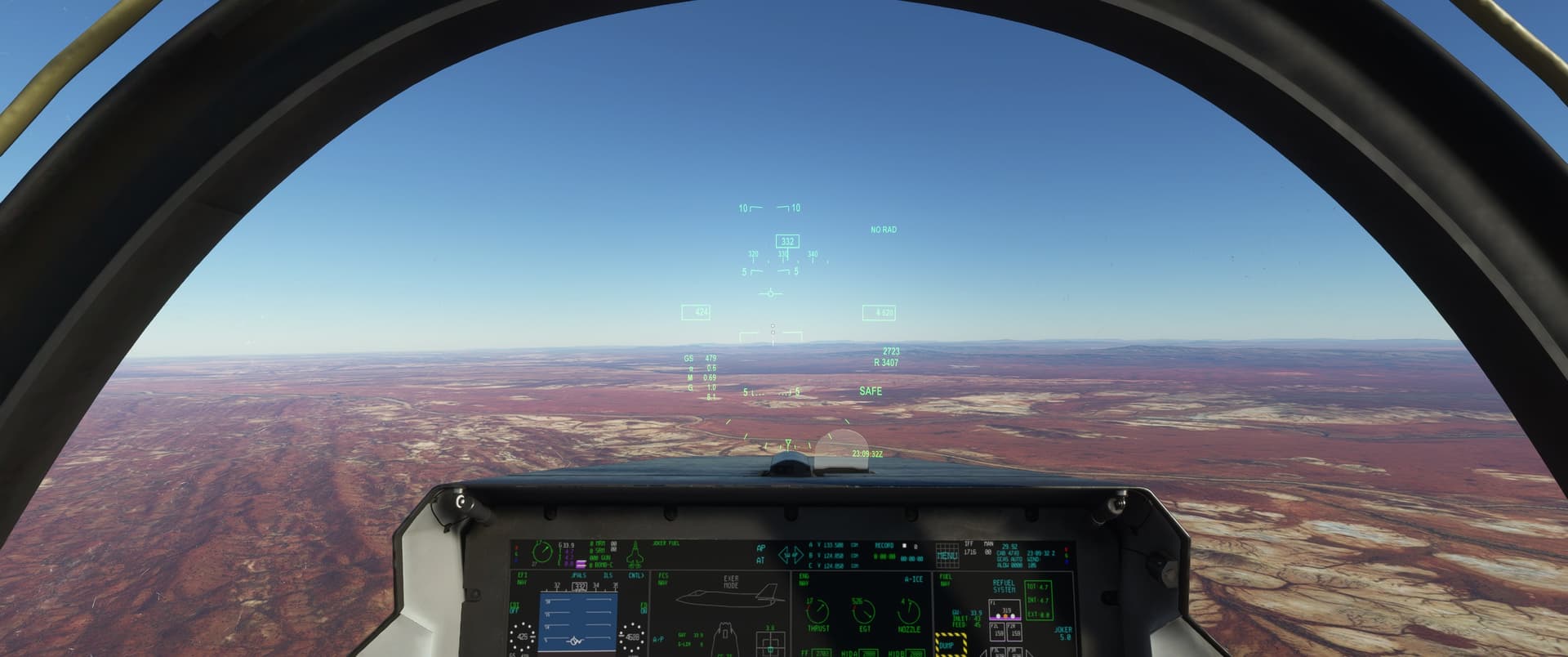Click the radio frequency swap arrows icon

point(791,553)
